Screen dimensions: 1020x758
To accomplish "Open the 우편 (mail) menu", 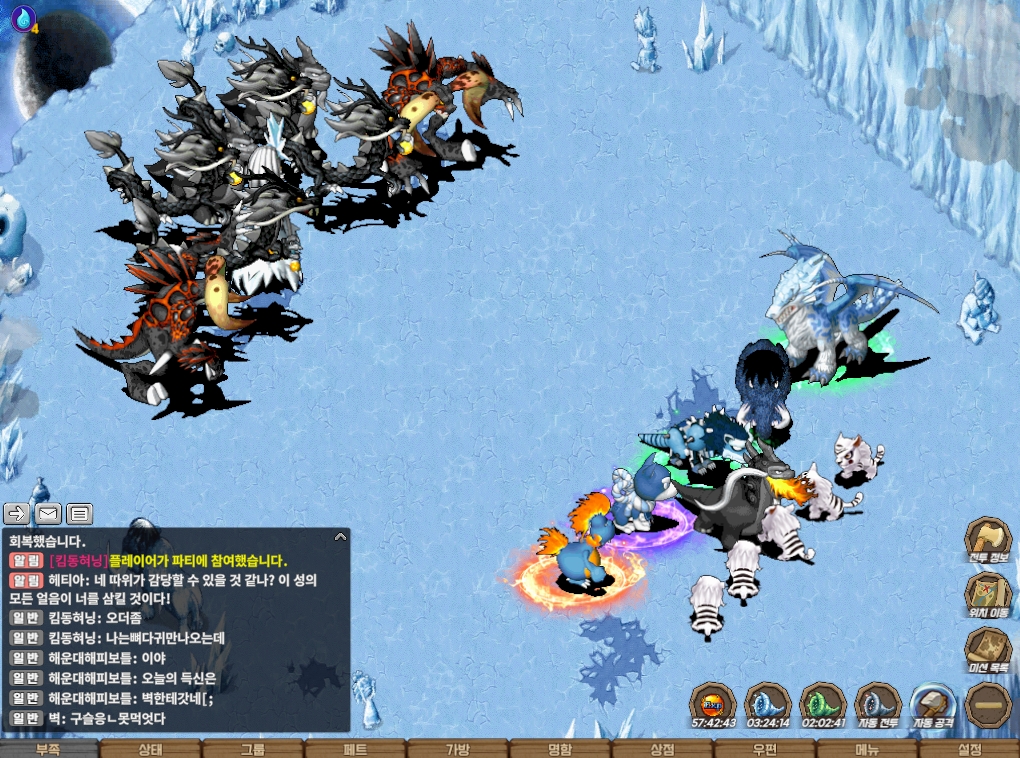I will [764, 749].
